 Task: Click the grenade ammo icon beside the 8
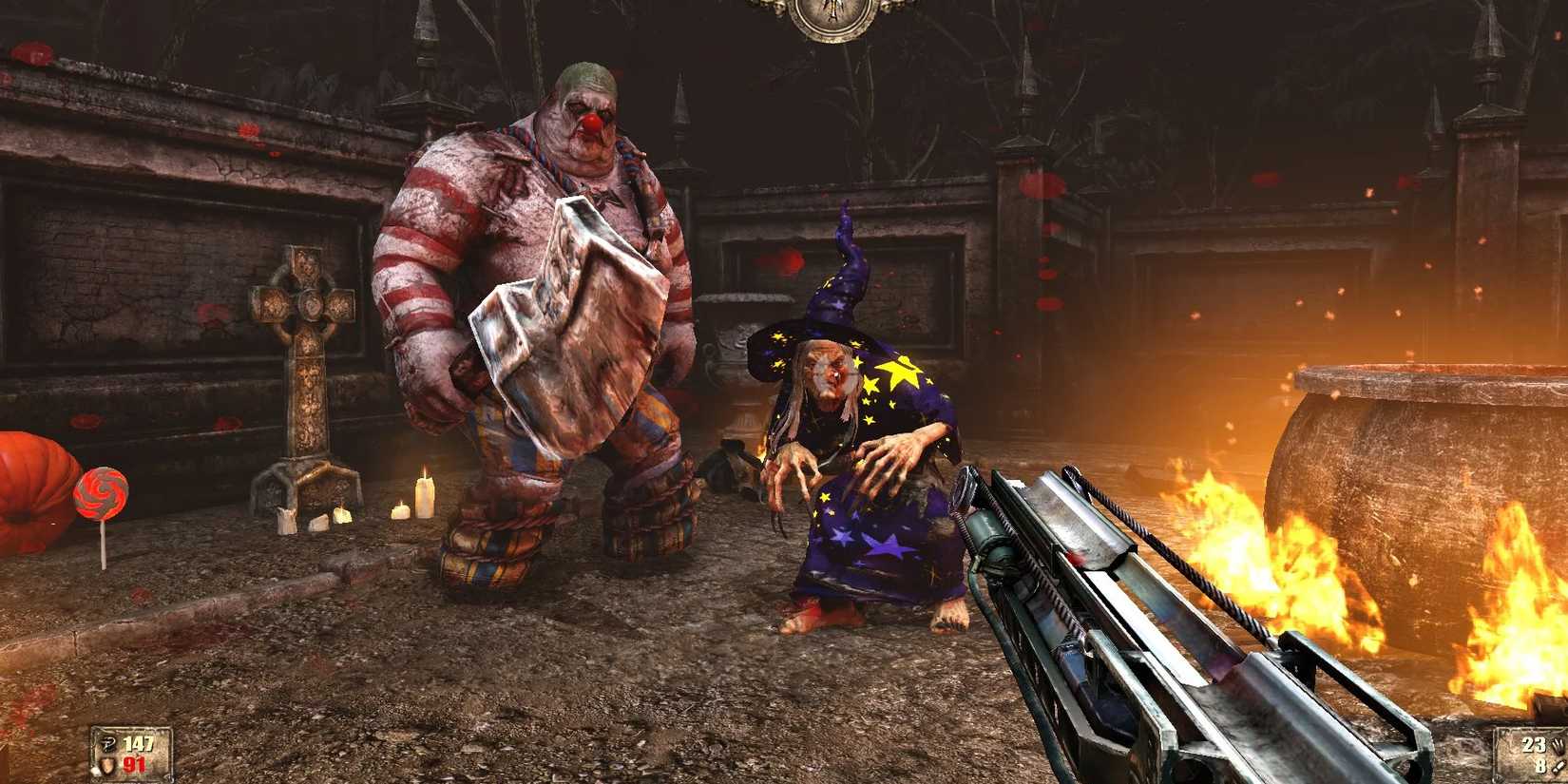[x=1557, y=768]
